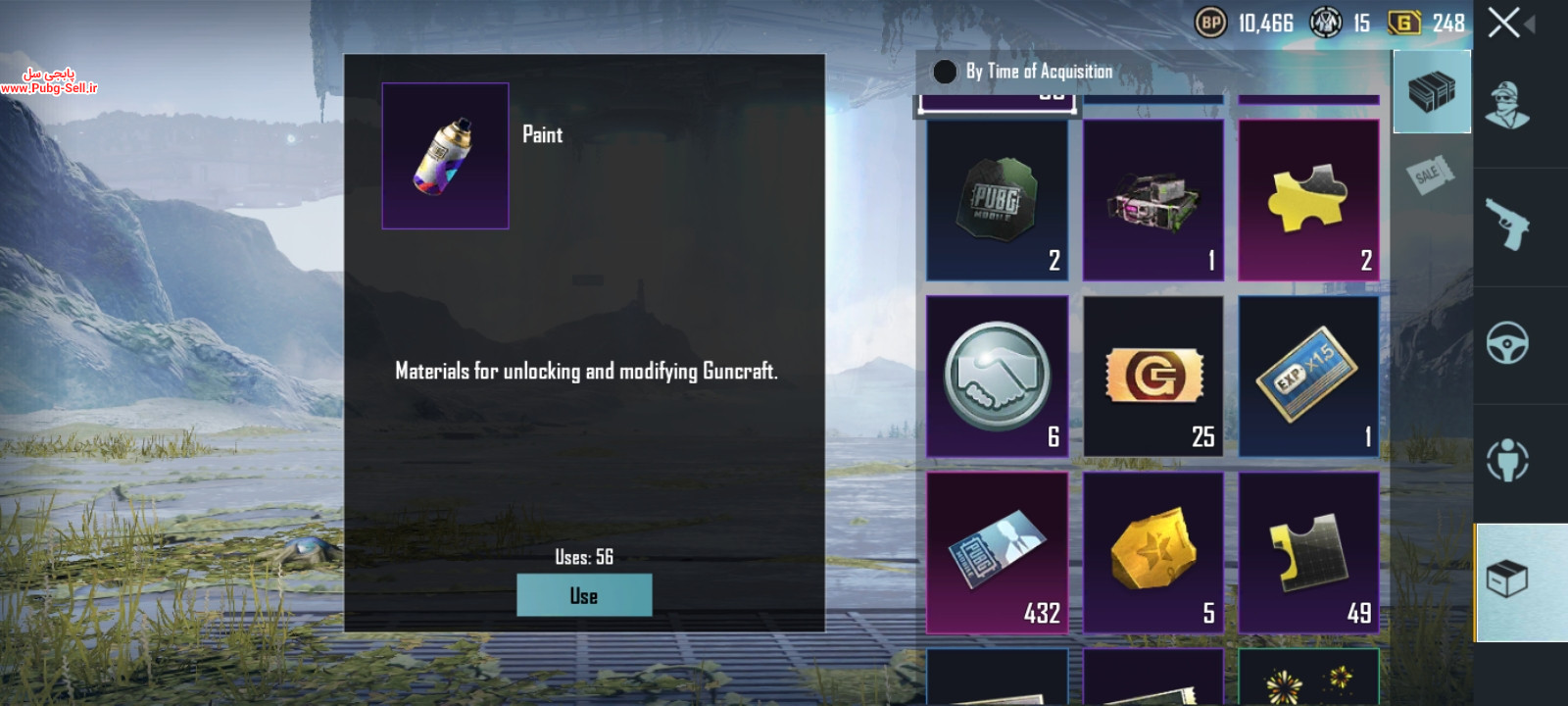Open the crate sub-tab
The height and width of the screenshot is (706, 1568).
click(1432, 92)
